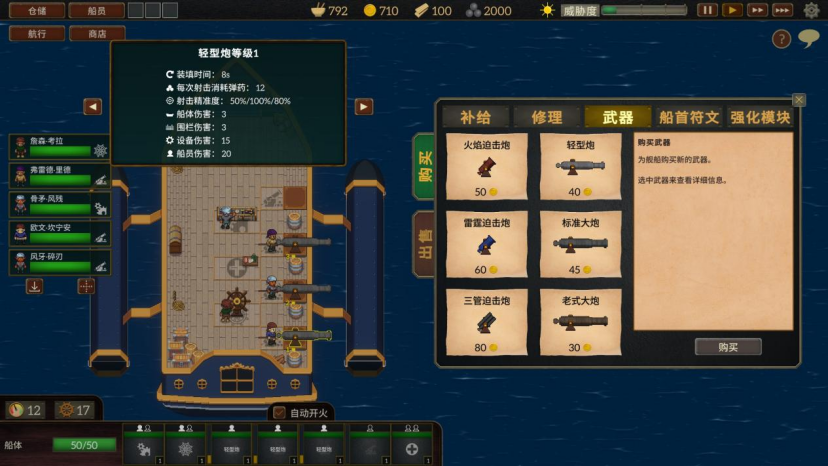Click the 购买 buy button in shop panel
828x466 pixels.
(727, 347)
